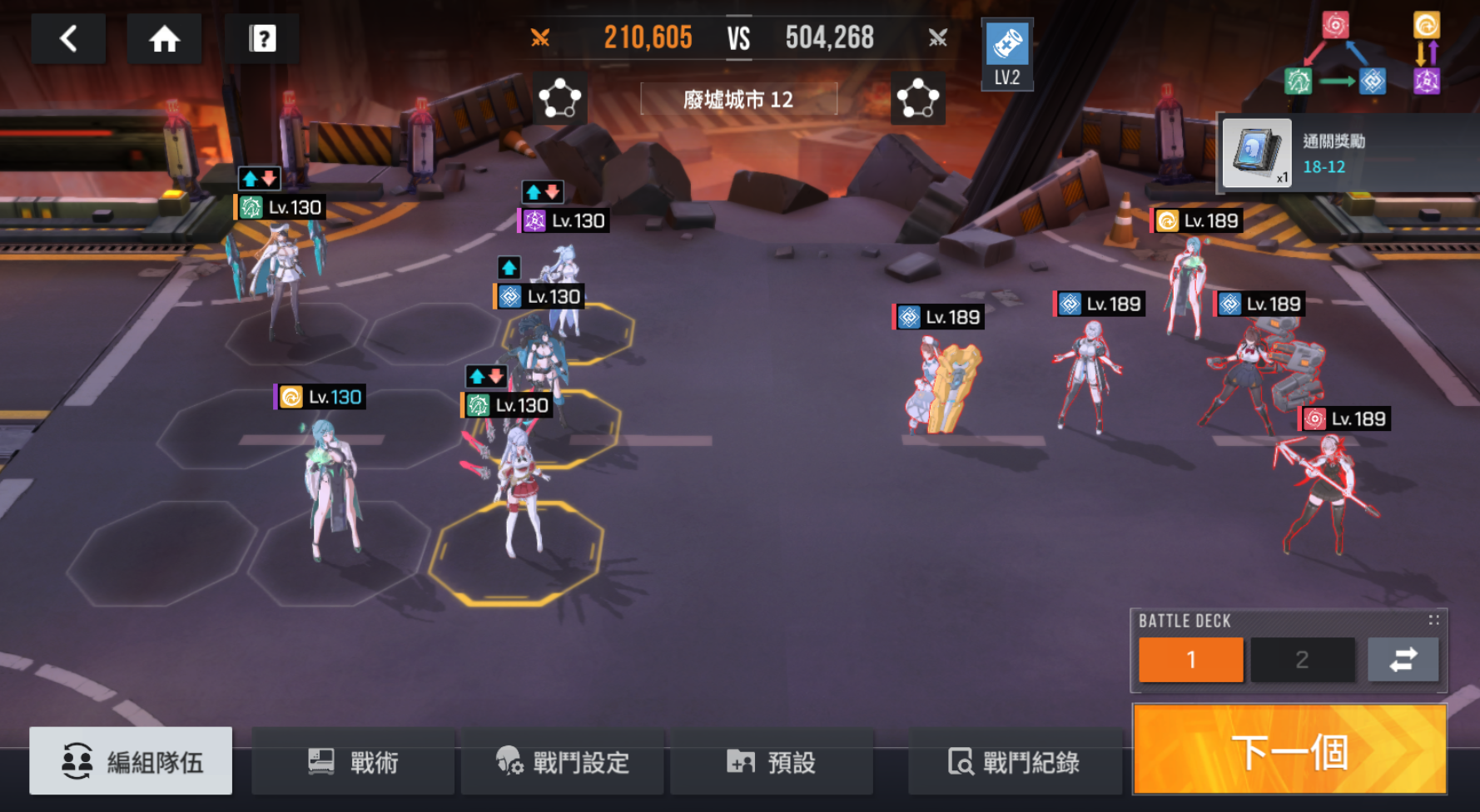Inspect the 18-12 clear reward item
This screenshot has height=812, width=1480.
coord(1257,152)
